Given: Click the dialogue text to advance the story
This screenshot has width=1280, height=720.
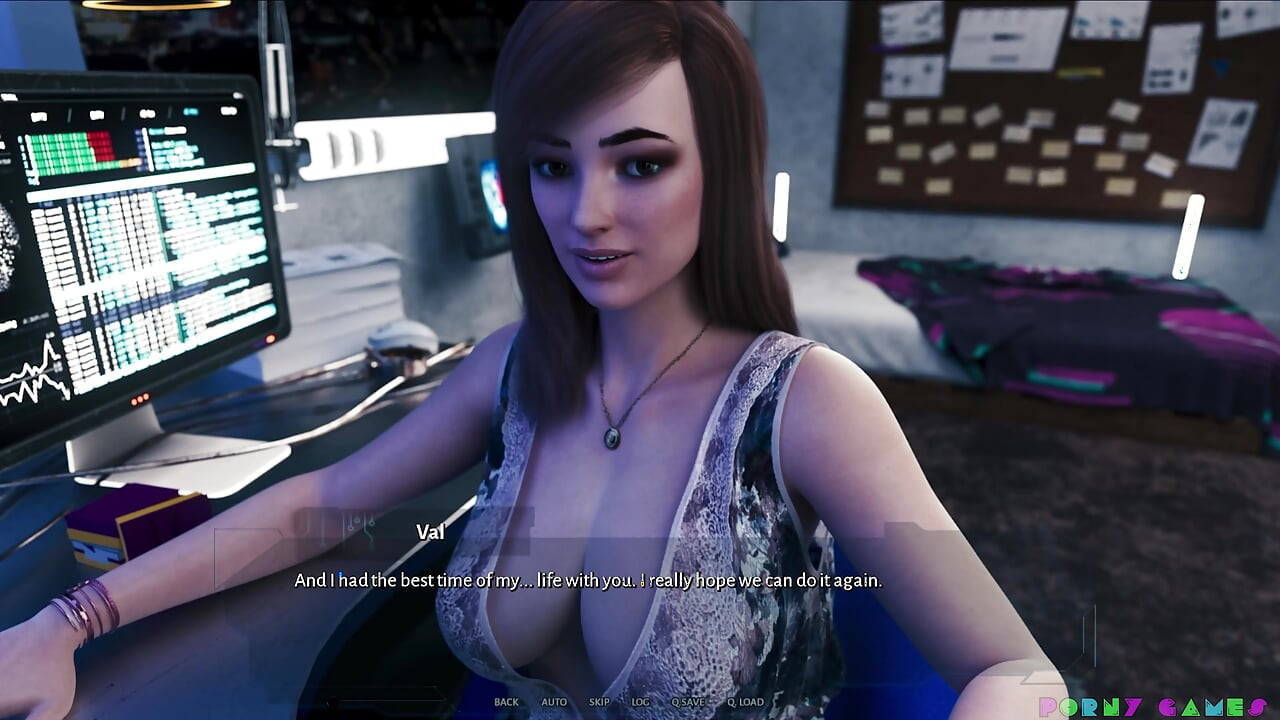Looking at the screenshot, I should [585, 579].
